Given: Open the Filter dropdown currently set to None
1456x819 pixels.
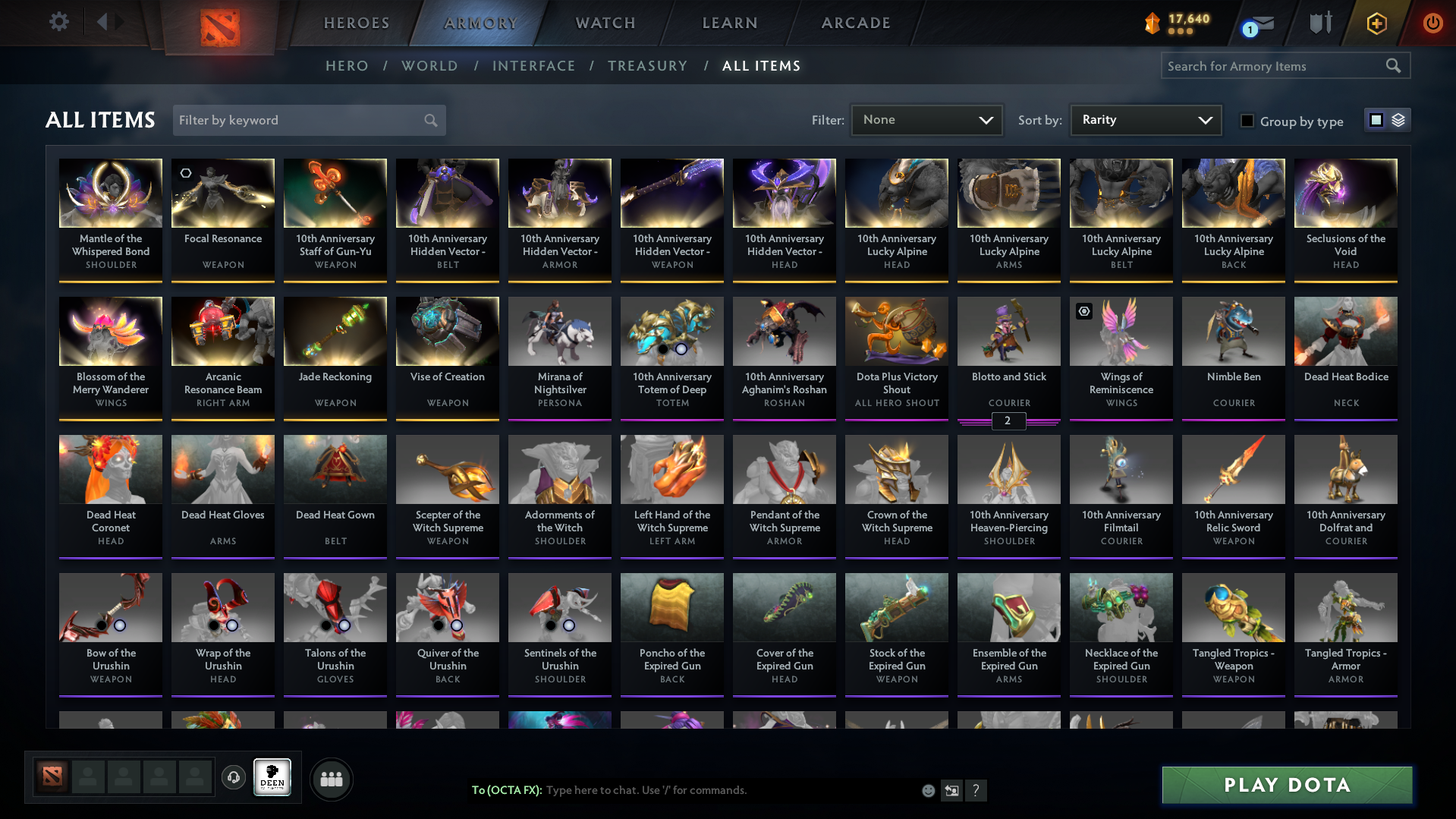Looking at the screenshot, I should [x=926, y=120].
